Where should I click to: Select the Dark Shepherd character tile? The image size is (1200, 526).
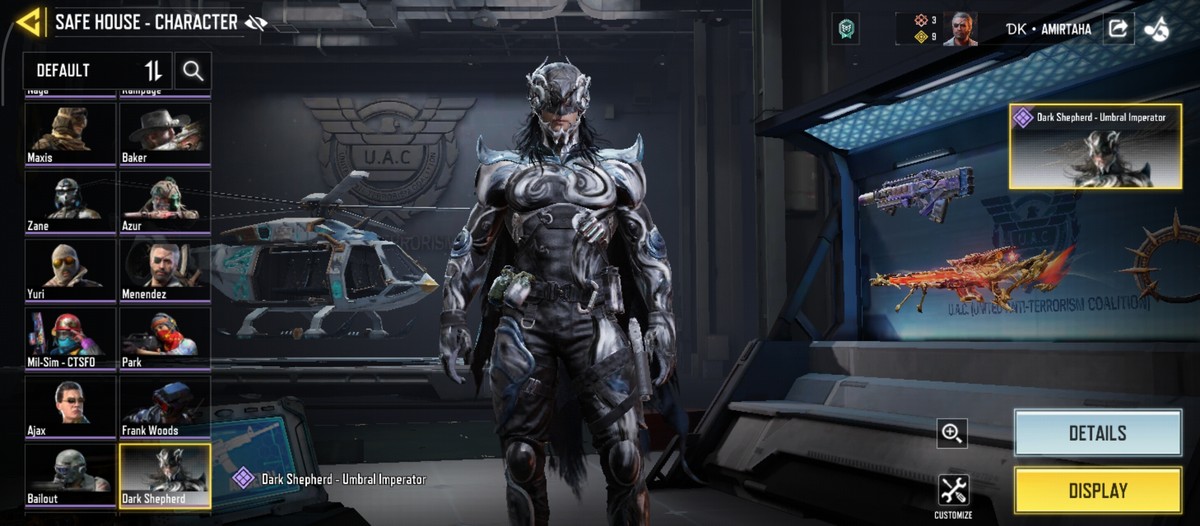click(x=165, y=475)
